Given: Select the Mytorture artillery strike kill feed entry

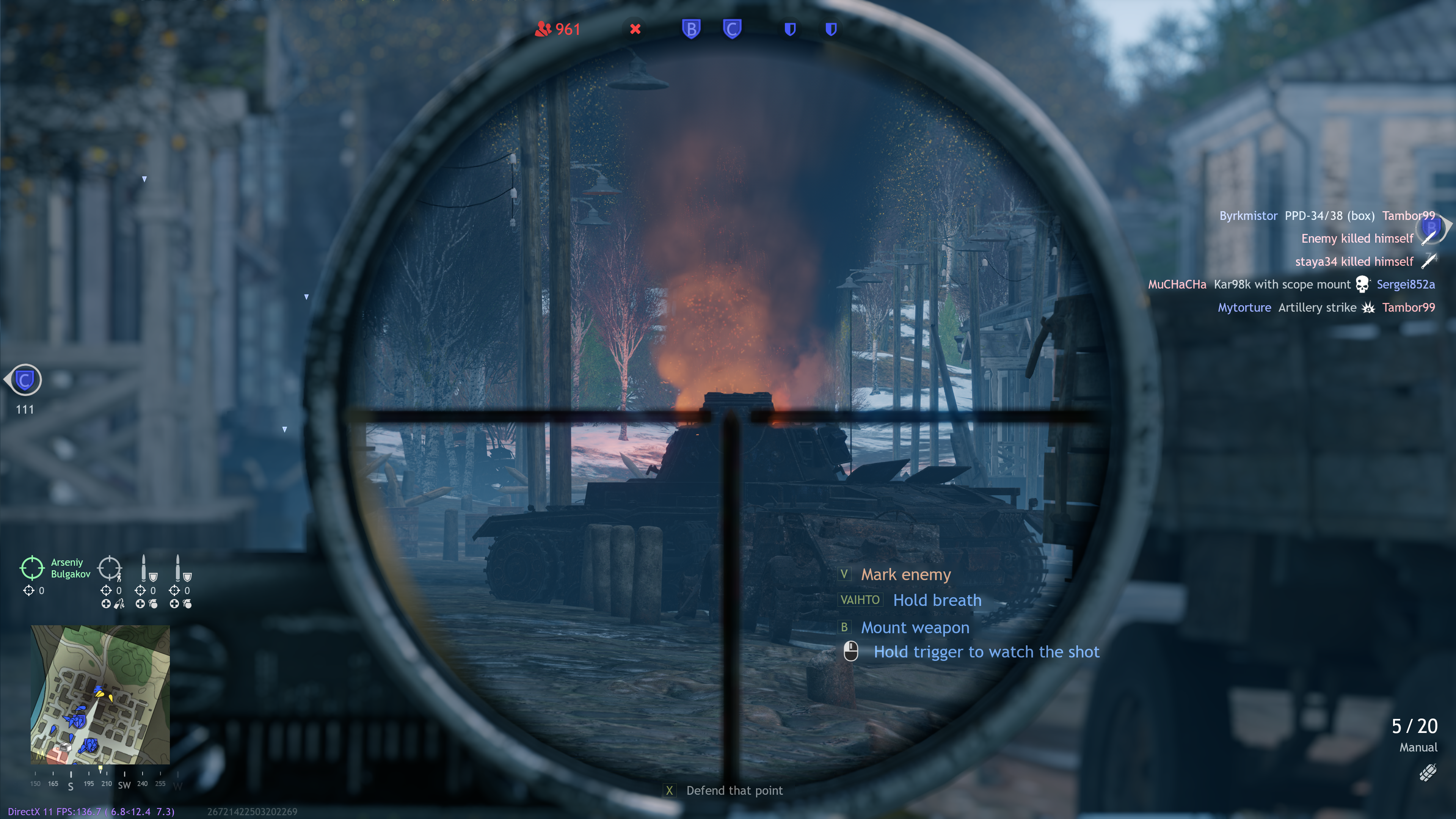Looking at the screenshot, I should (x=1326, y=308).
